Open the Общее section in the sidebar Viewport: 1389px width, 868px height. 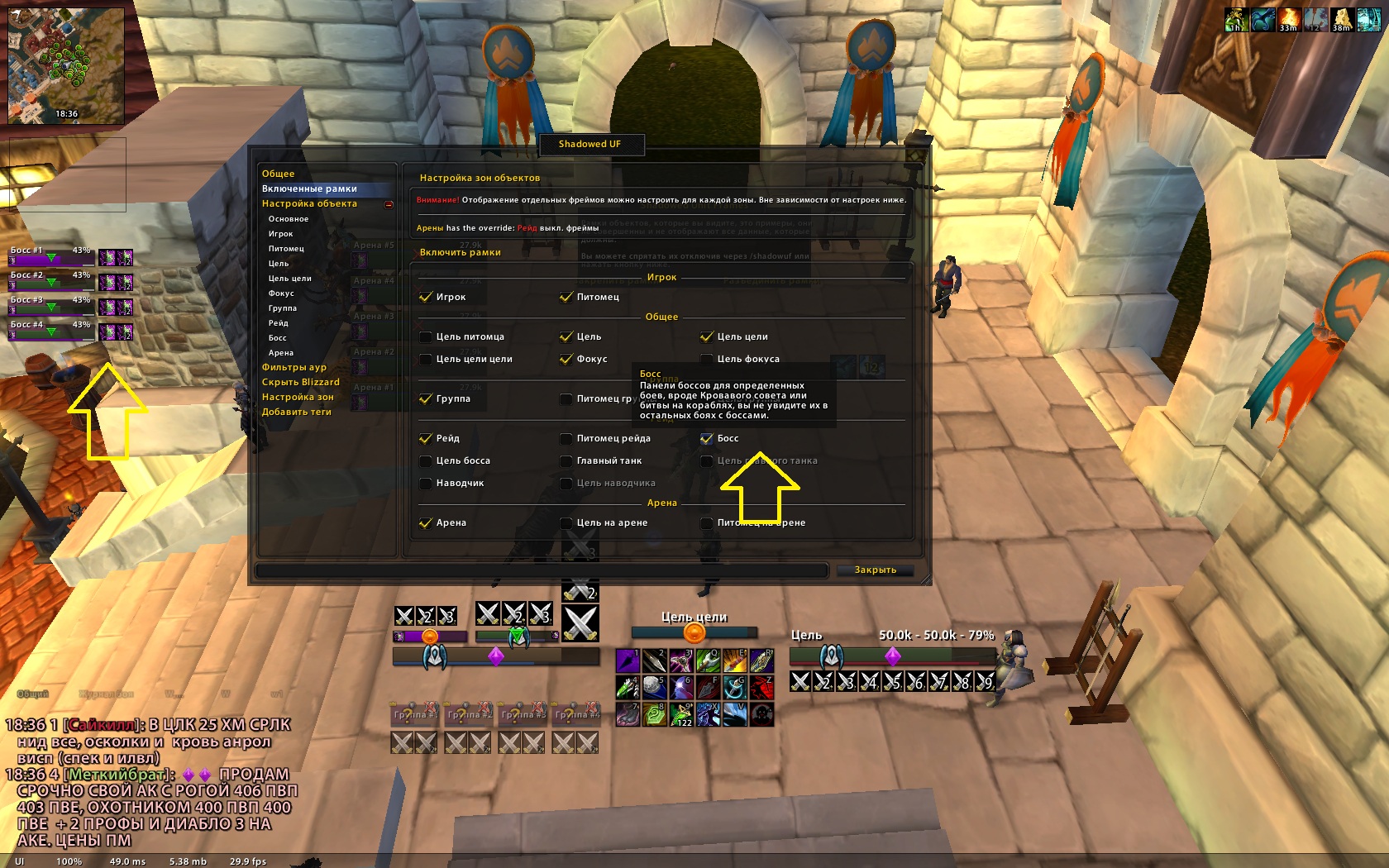[279, 174]
